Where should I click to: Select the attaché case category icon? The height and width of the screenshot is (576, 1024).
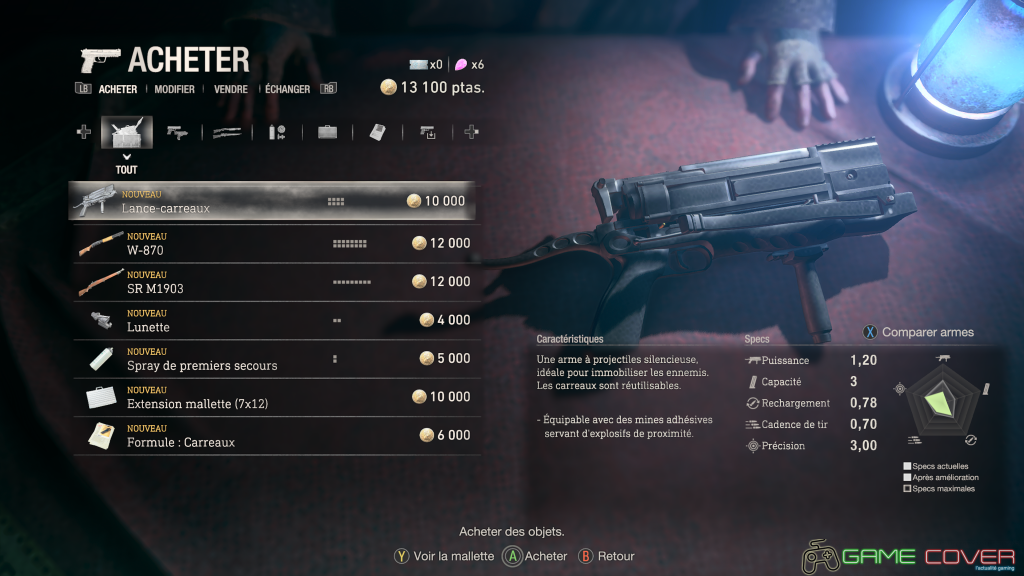tap(327, 132)
